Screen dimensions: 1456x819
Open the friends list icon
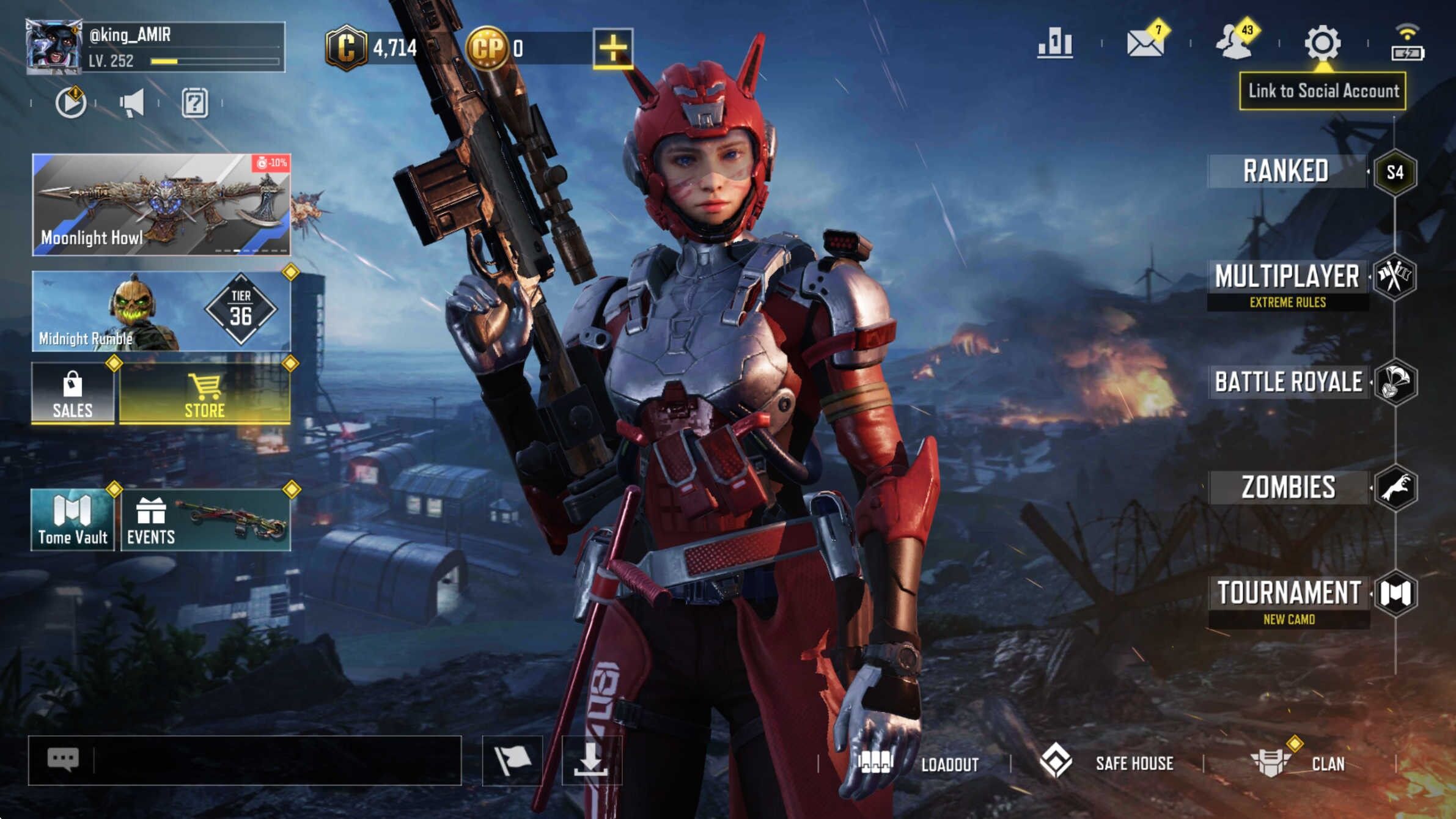pyautogui.click(x=1235, y=43)
